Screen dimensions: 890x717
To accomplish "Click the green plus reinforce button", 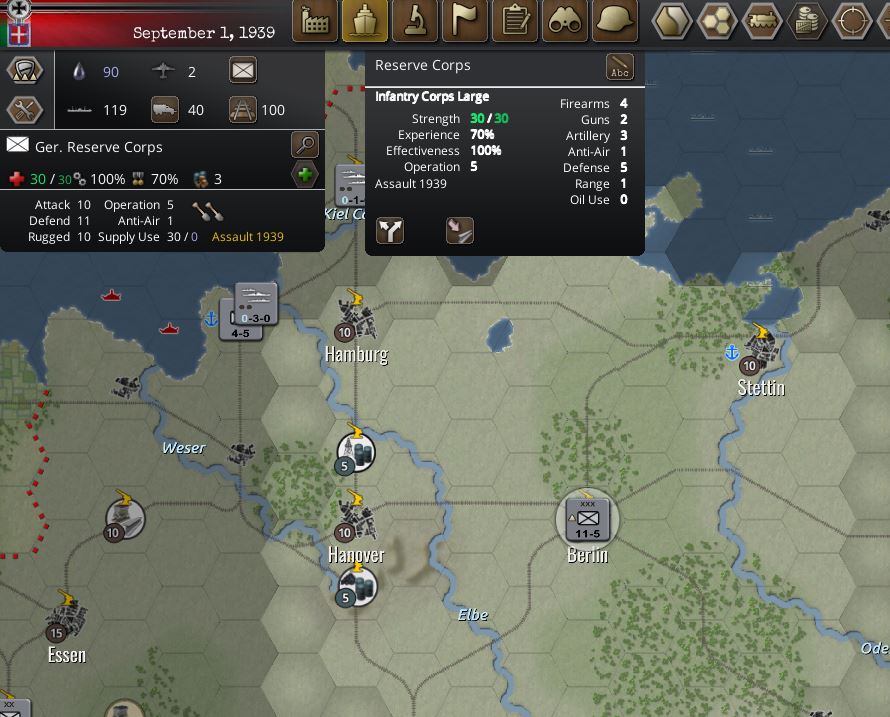I will coord(305,176).
